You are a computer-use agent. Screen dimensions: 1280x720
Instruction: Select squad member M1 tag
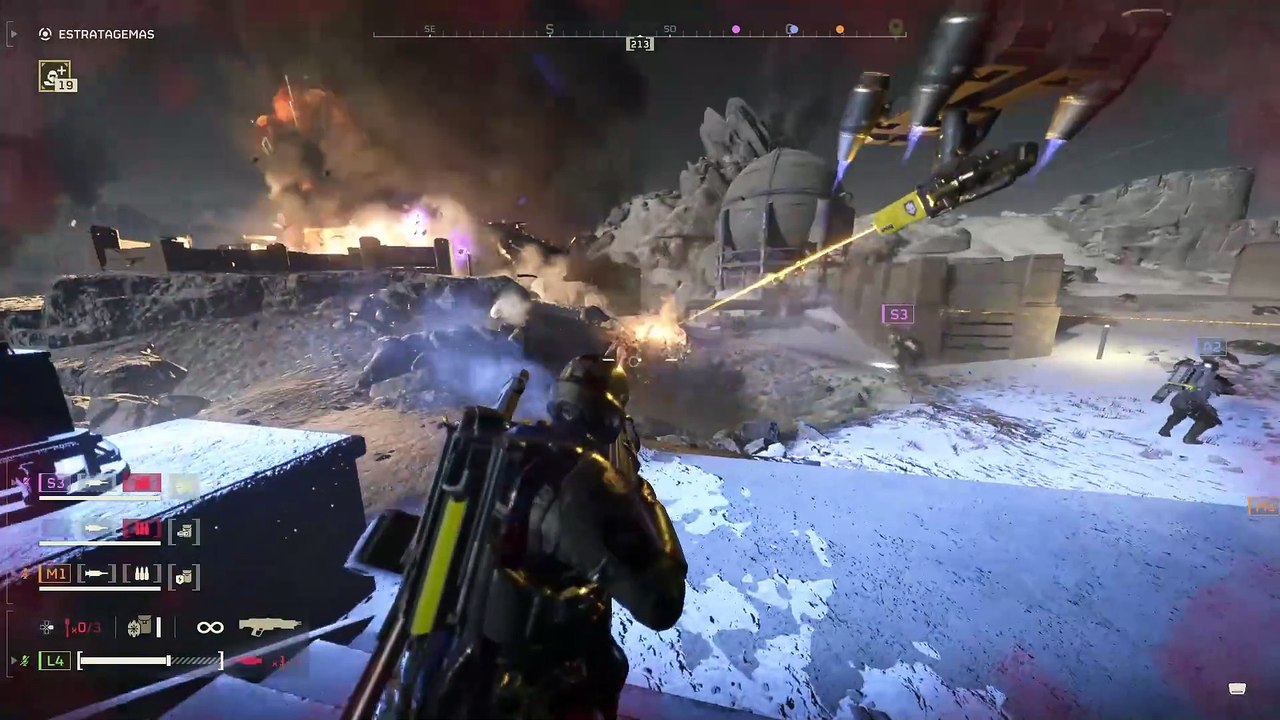[x=53, y=573]
